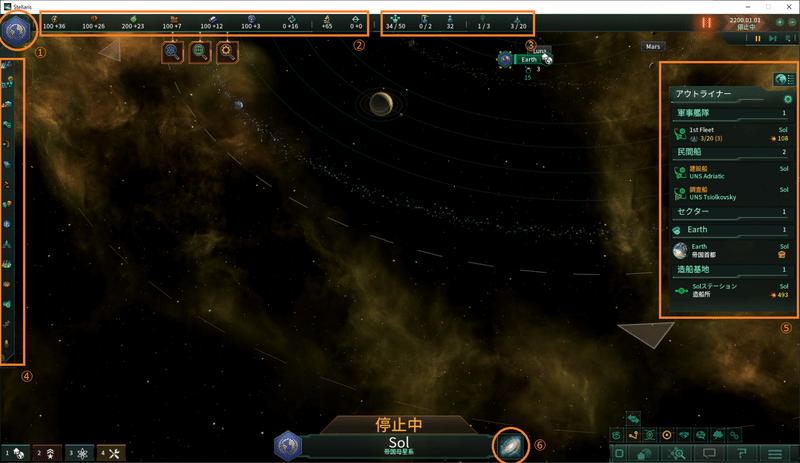Open the engineering research alert with the gear
The height and width of the screenshot is (463, 800).
coord(228,53)
